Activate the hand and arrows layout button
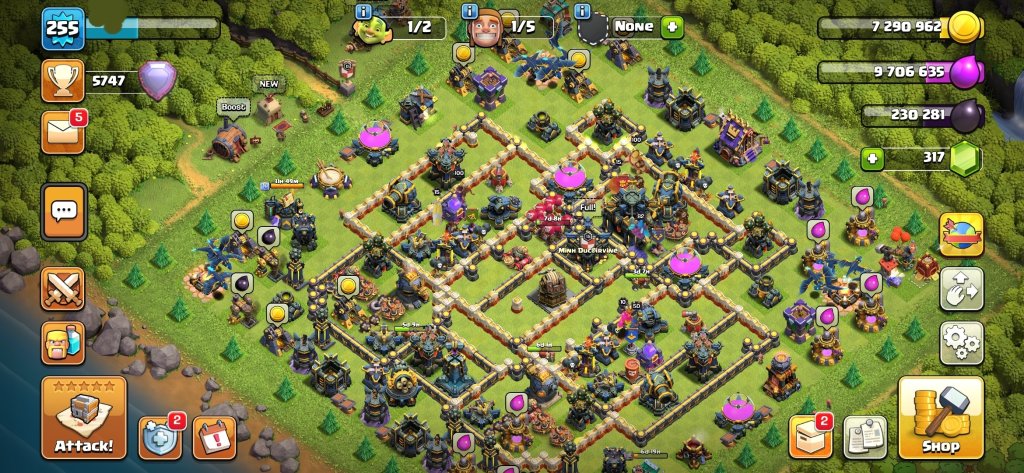 point(961,289)
